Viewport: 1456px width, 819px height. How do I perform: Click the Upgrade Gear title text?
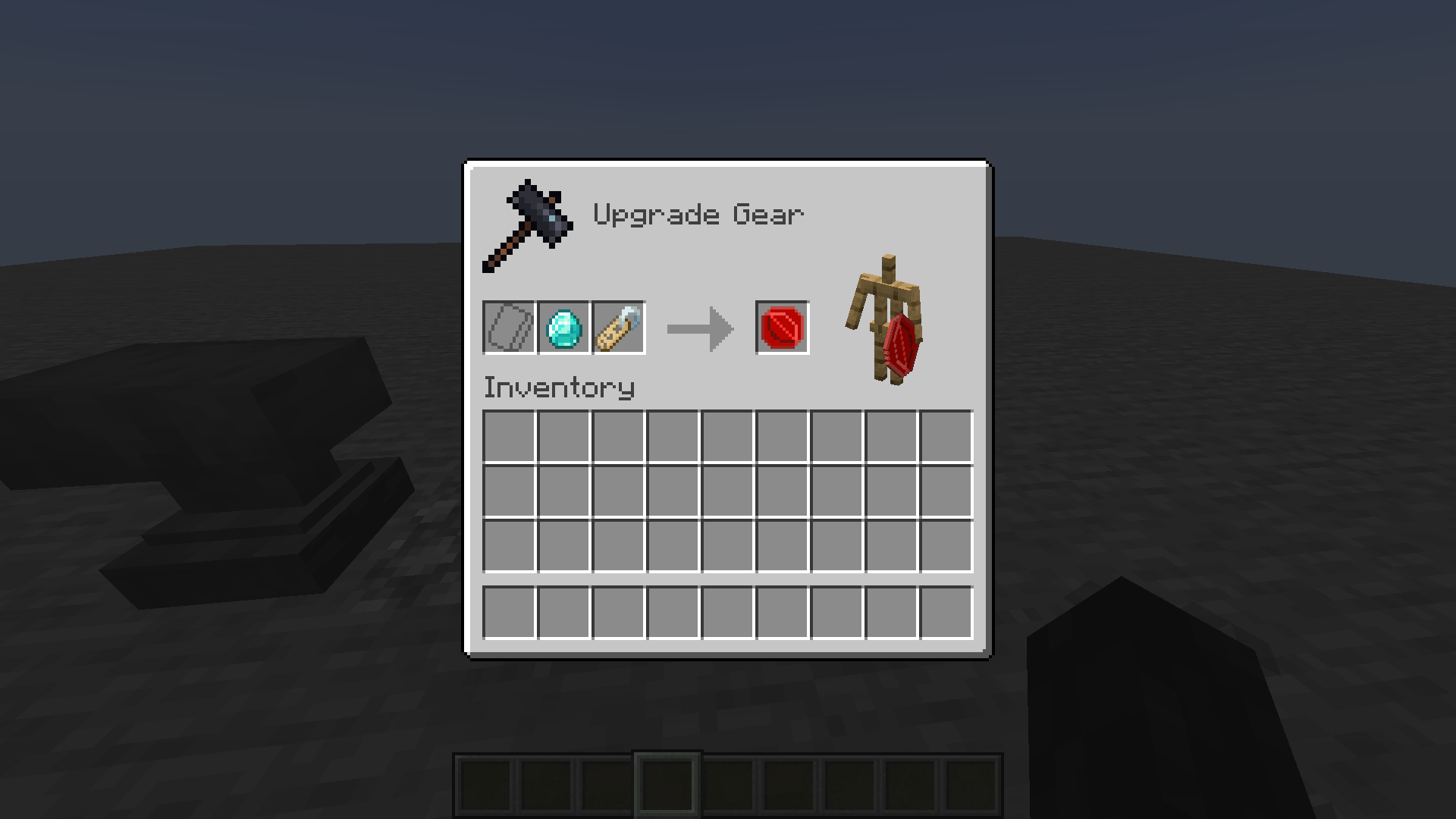click(x=698, y=215)
